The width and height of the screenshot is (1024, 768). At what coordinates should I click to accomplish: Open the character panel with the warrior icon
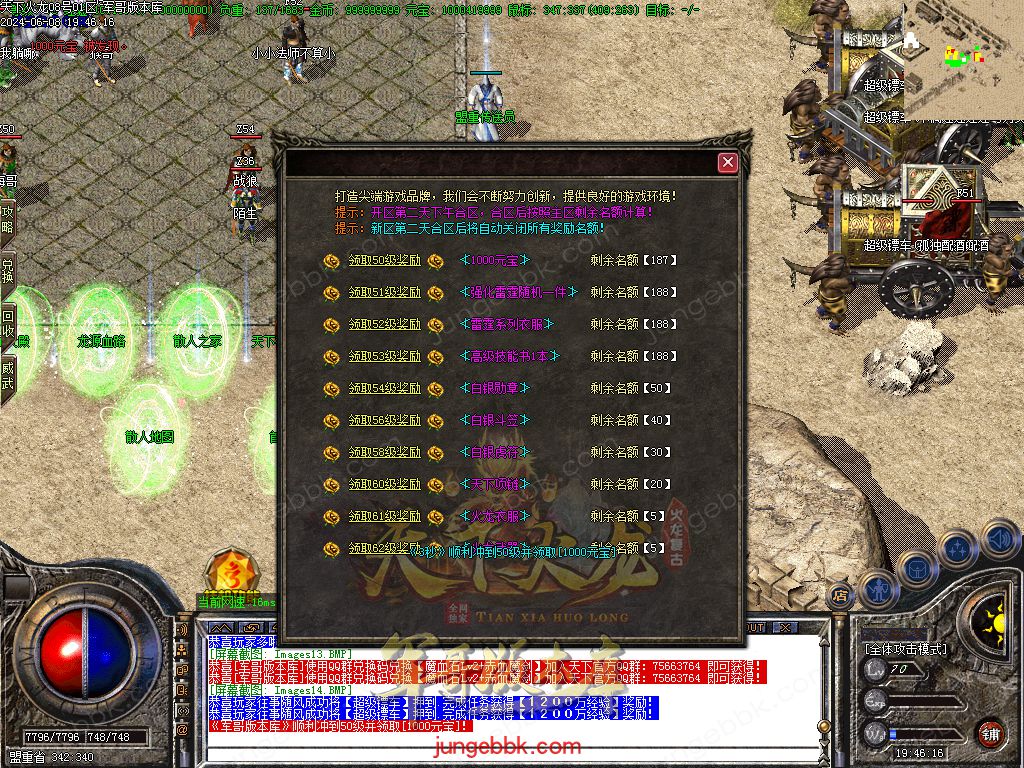pos(877,591)
